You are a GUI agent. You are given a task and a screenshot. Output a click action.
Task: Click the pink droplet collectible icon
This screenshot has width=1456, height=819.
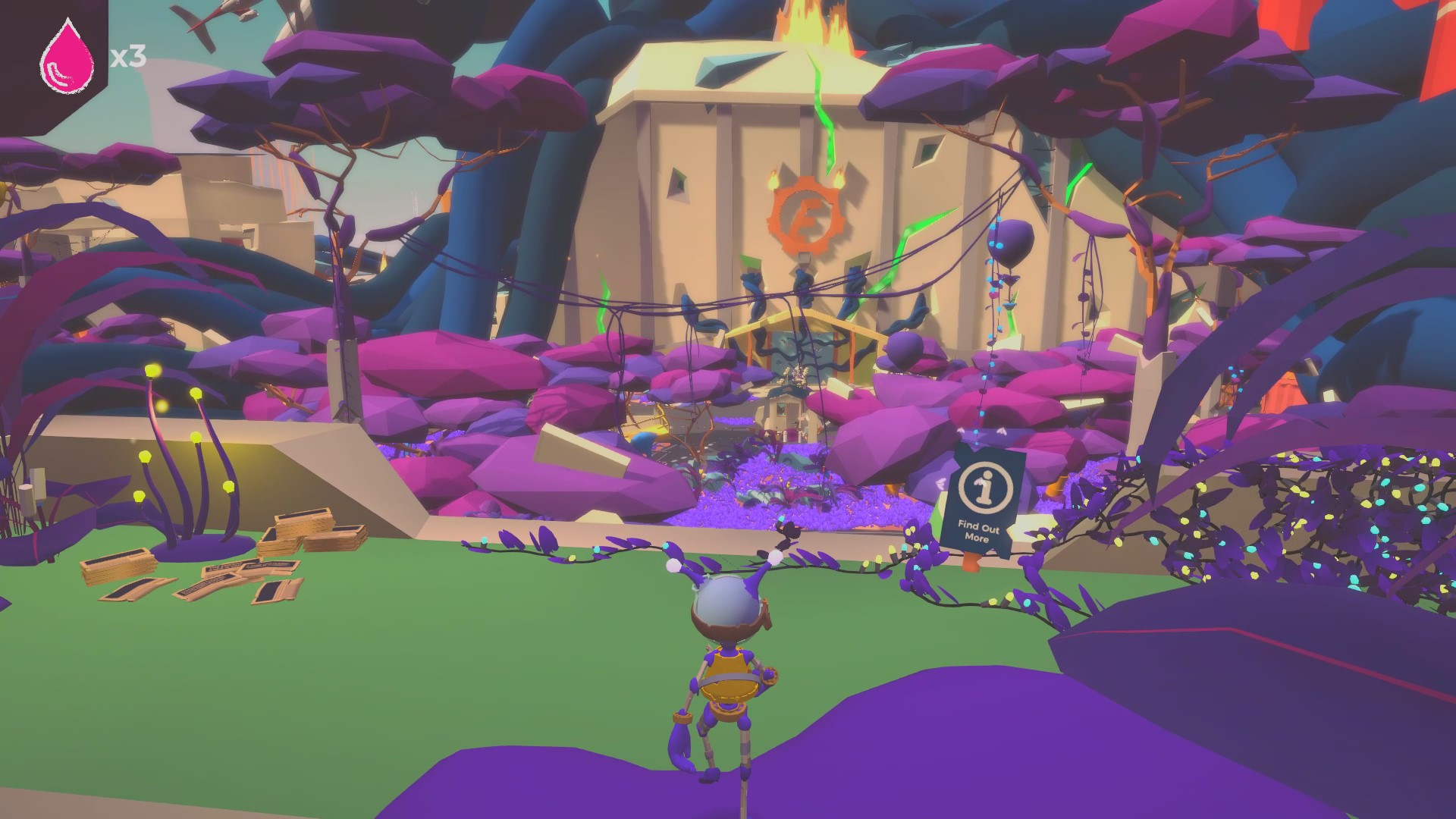pos(67,60)
